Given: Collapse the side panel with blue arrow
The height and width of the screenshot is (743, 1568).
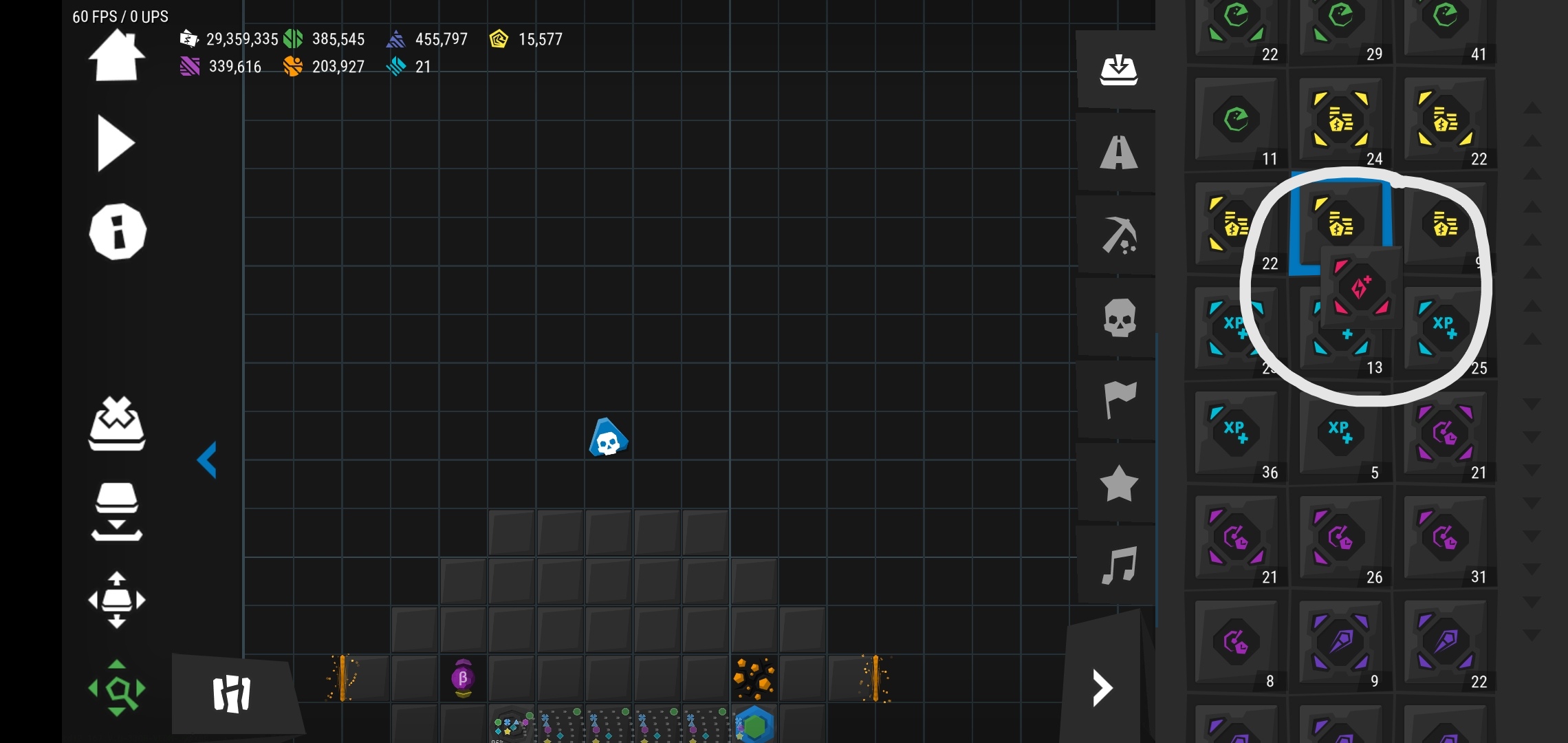Looking at the screenshot, I should [x=207, y=460].
